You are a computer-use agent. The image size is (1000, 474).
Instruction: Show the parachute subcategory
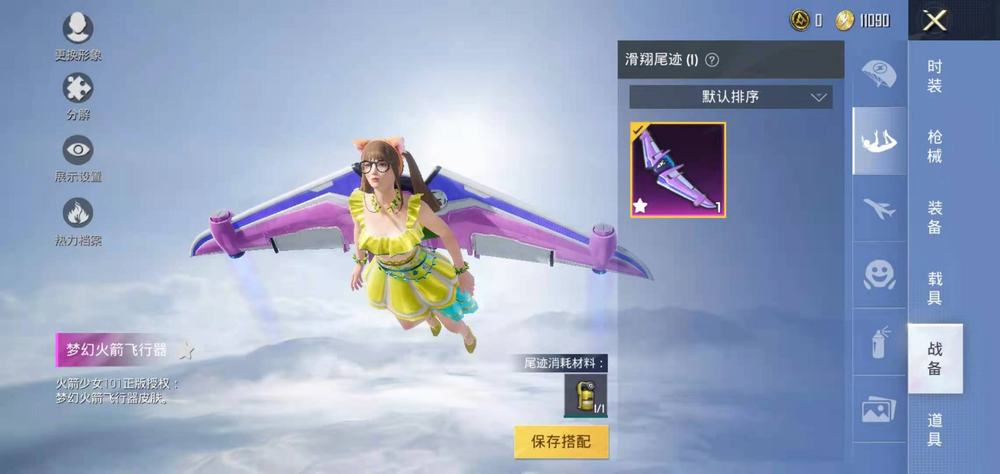click(x=879, y=74)
